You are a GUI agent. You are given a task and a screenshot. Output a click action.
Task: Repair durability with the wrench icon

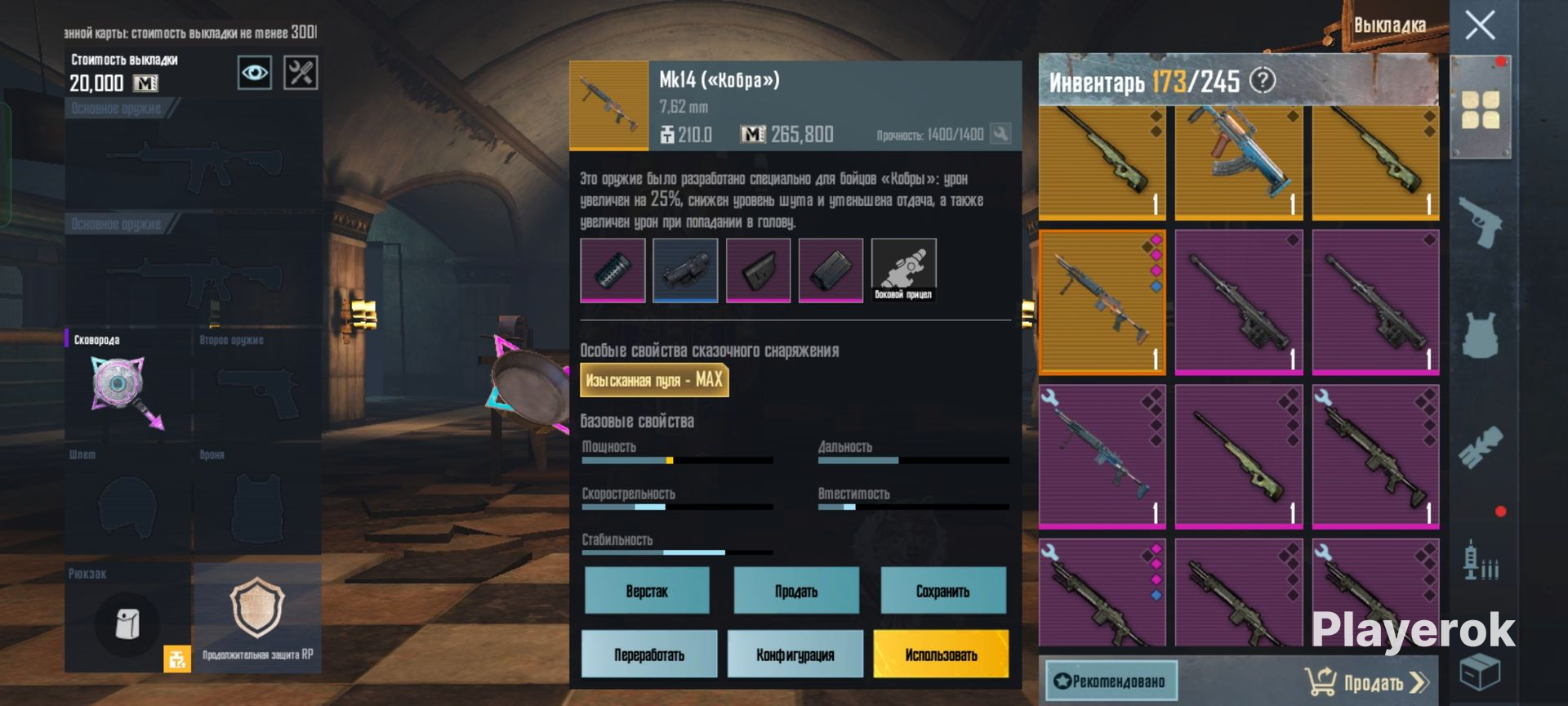[x=1000, y=133]
